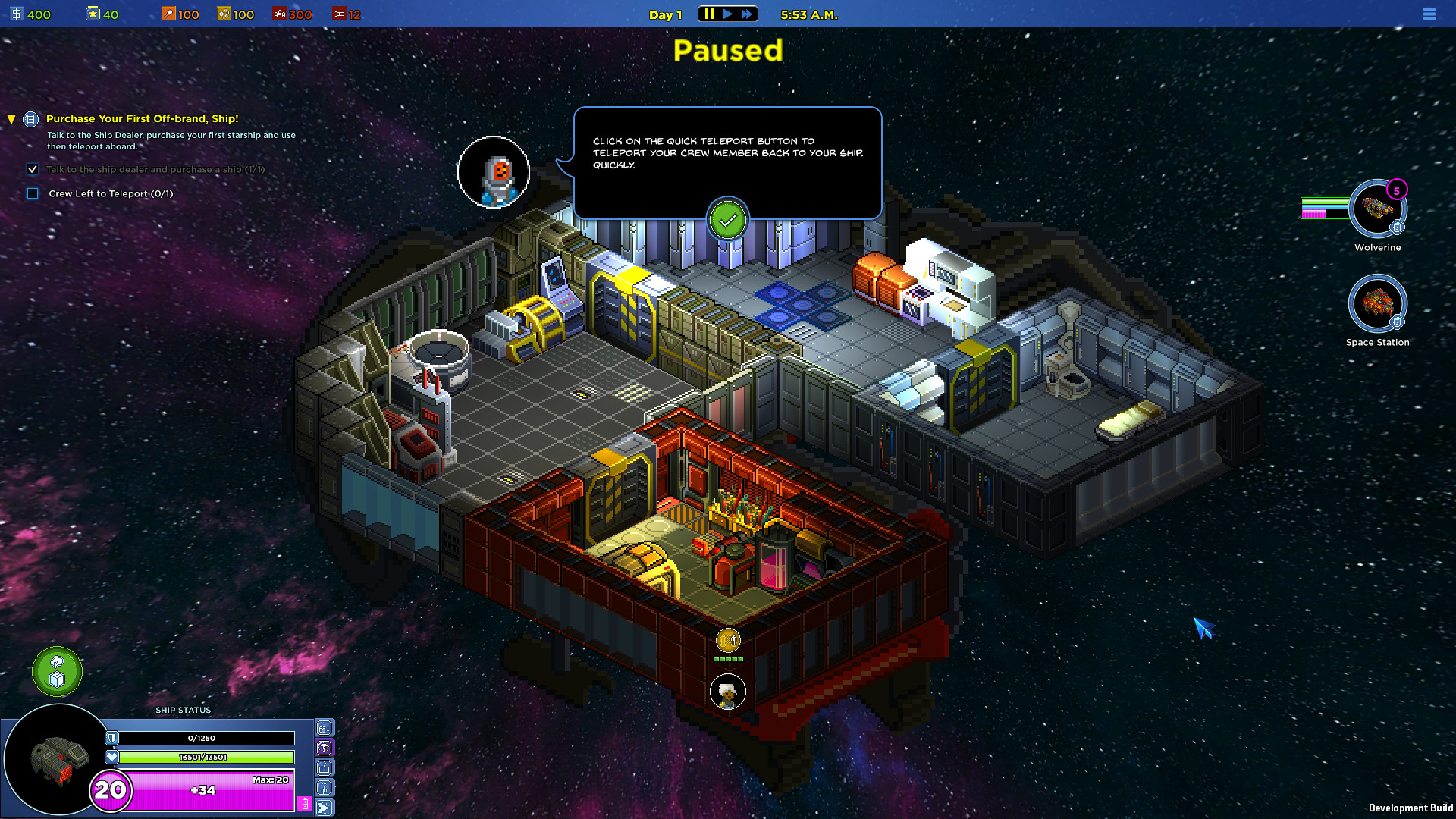The width and height of the screenshot is (1456, 819).
Task: Click the crew figure icon in ship panel
Action: click(x=325, y=788)
